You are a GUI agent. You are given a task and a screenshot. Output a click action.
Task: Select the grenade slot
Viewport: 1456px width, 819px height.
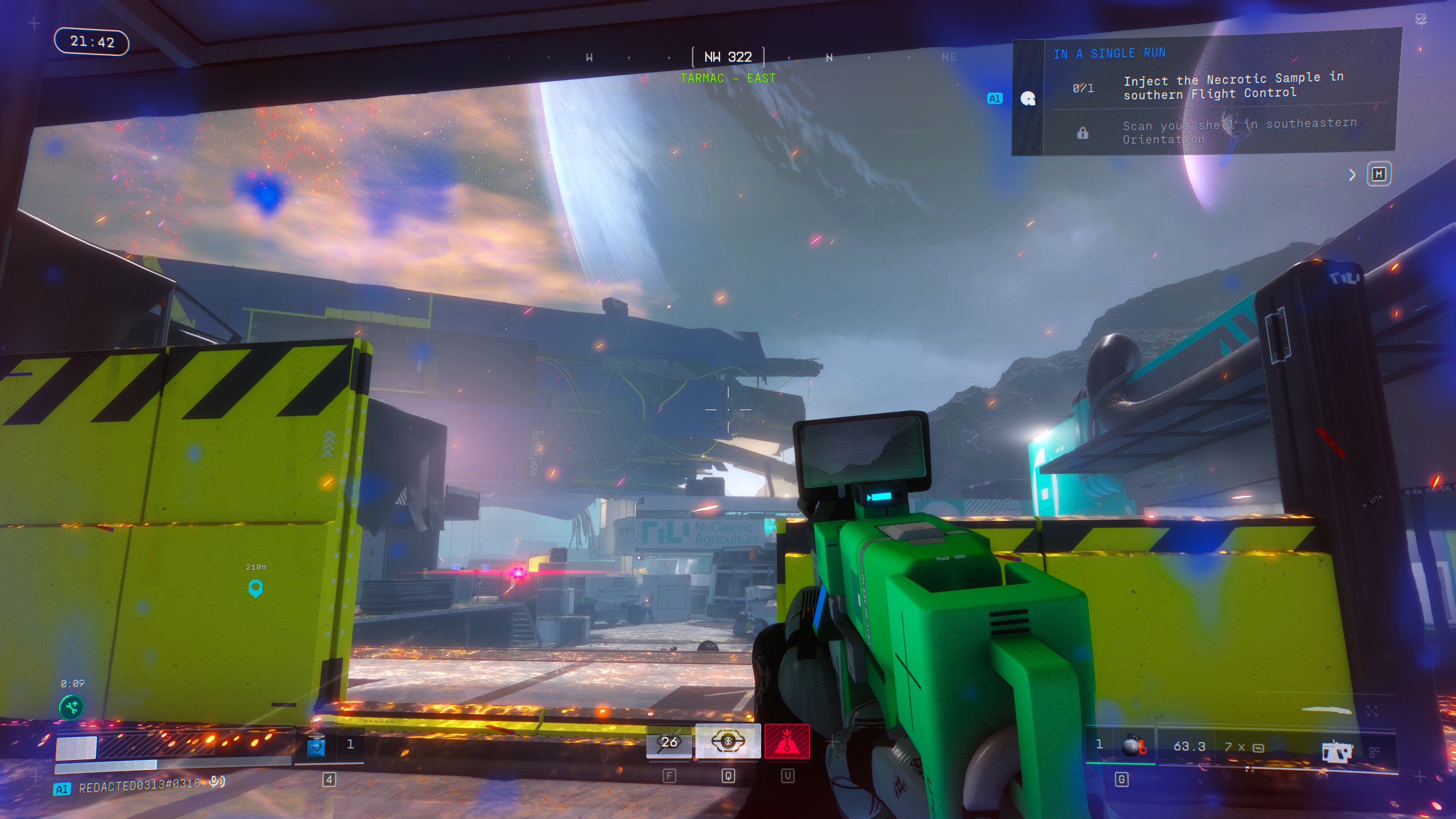point(1133,746)
